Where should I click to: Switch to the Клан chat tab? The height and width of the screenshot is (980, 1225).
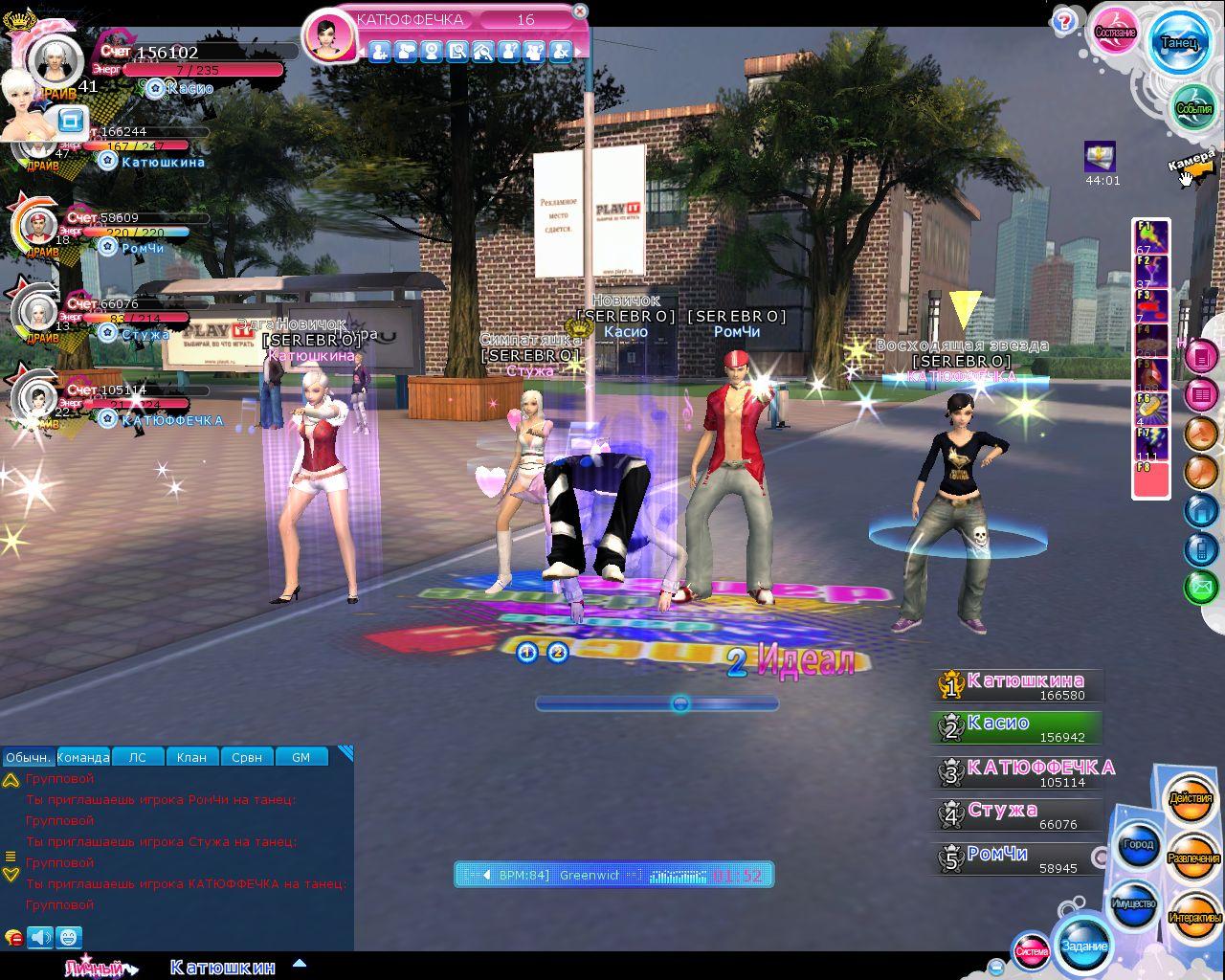[x=191, y=757]
